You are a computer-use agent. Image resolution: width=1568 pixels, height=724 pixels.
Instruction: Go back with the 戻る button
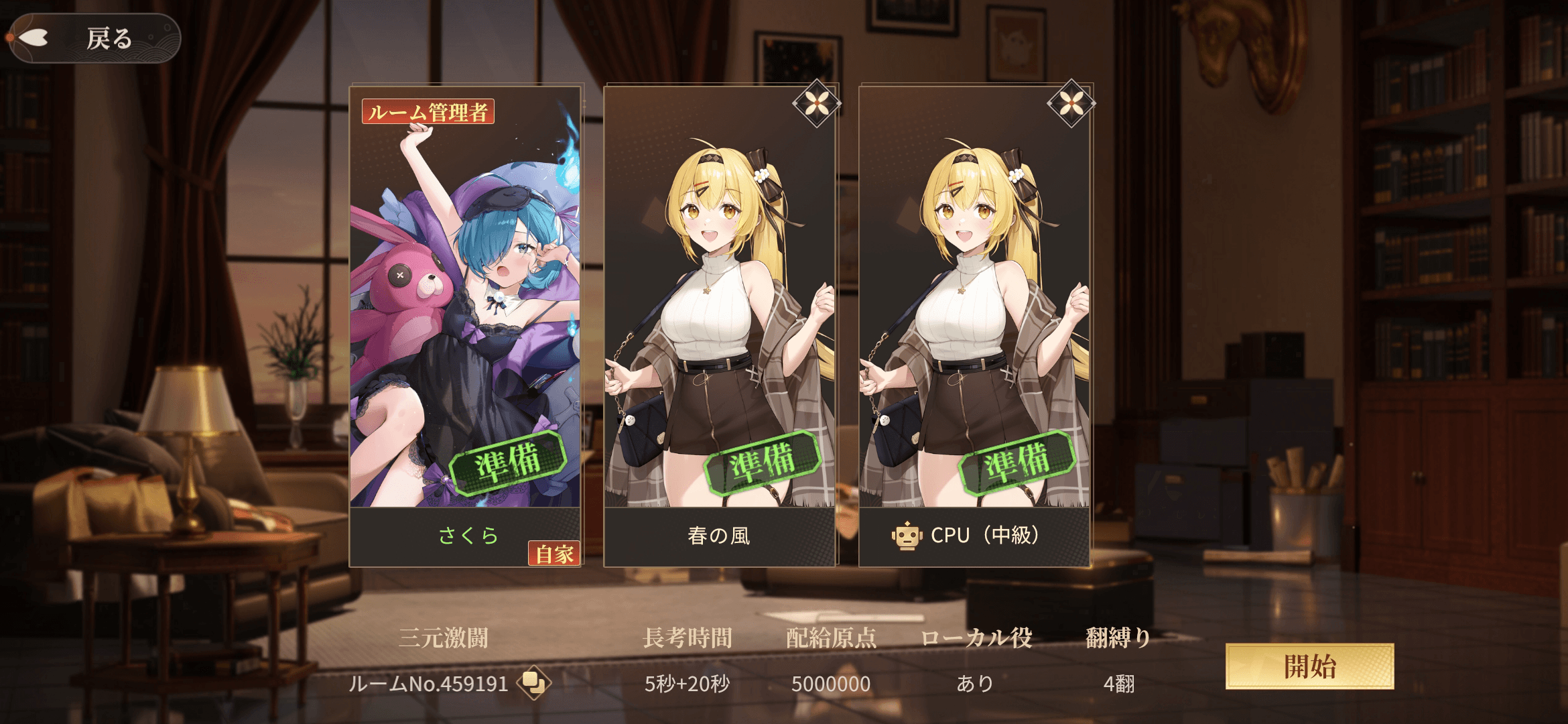tap(94, 38)
